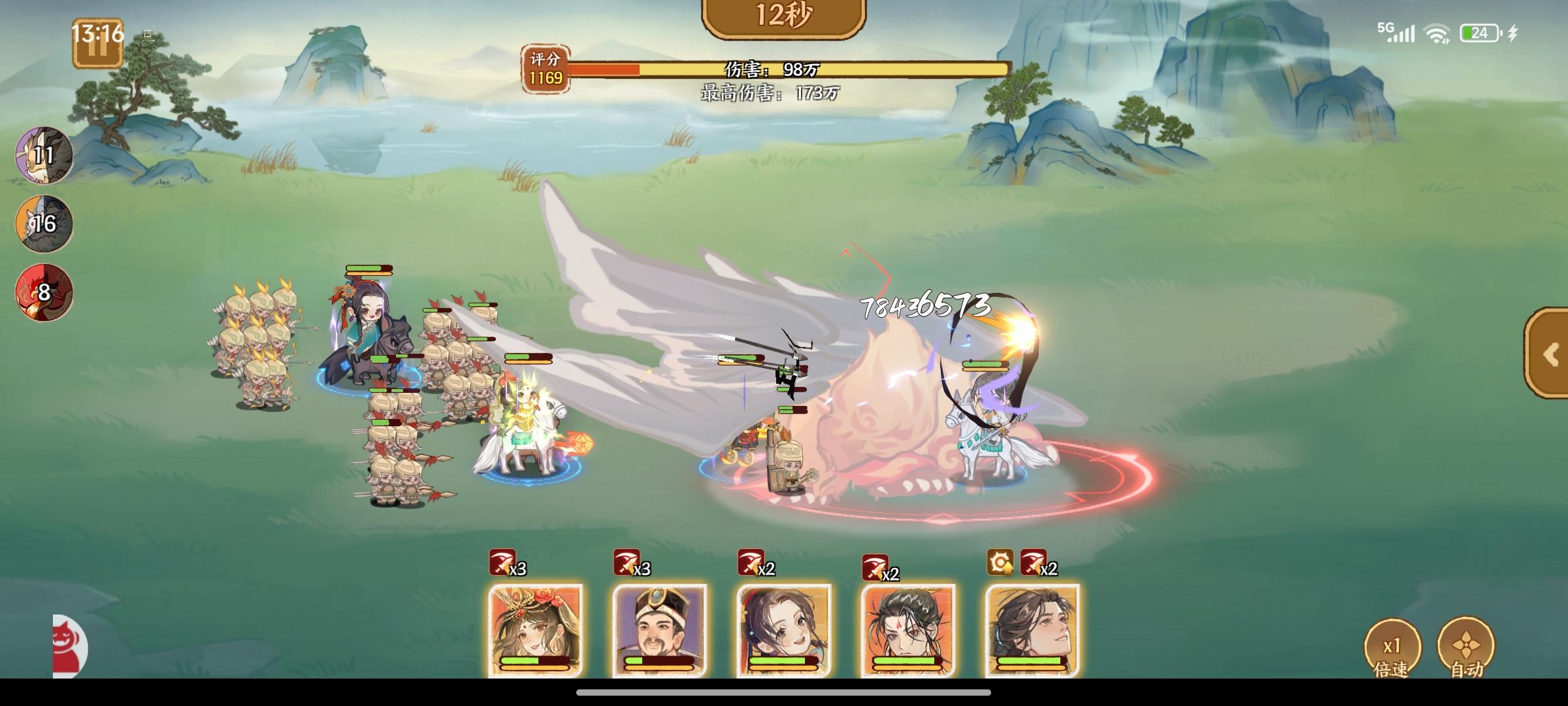Select the beast avatar numbered 11

[x=42, y=155]
